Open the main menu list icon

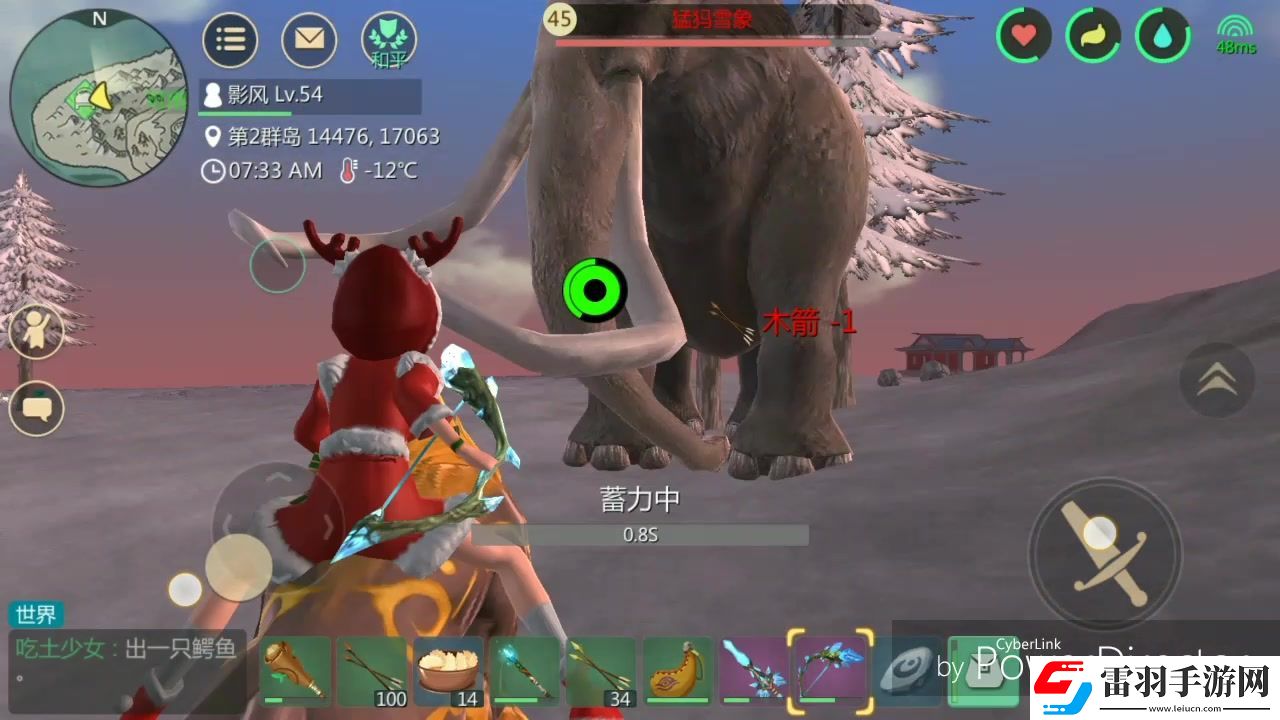click(230, 40)
